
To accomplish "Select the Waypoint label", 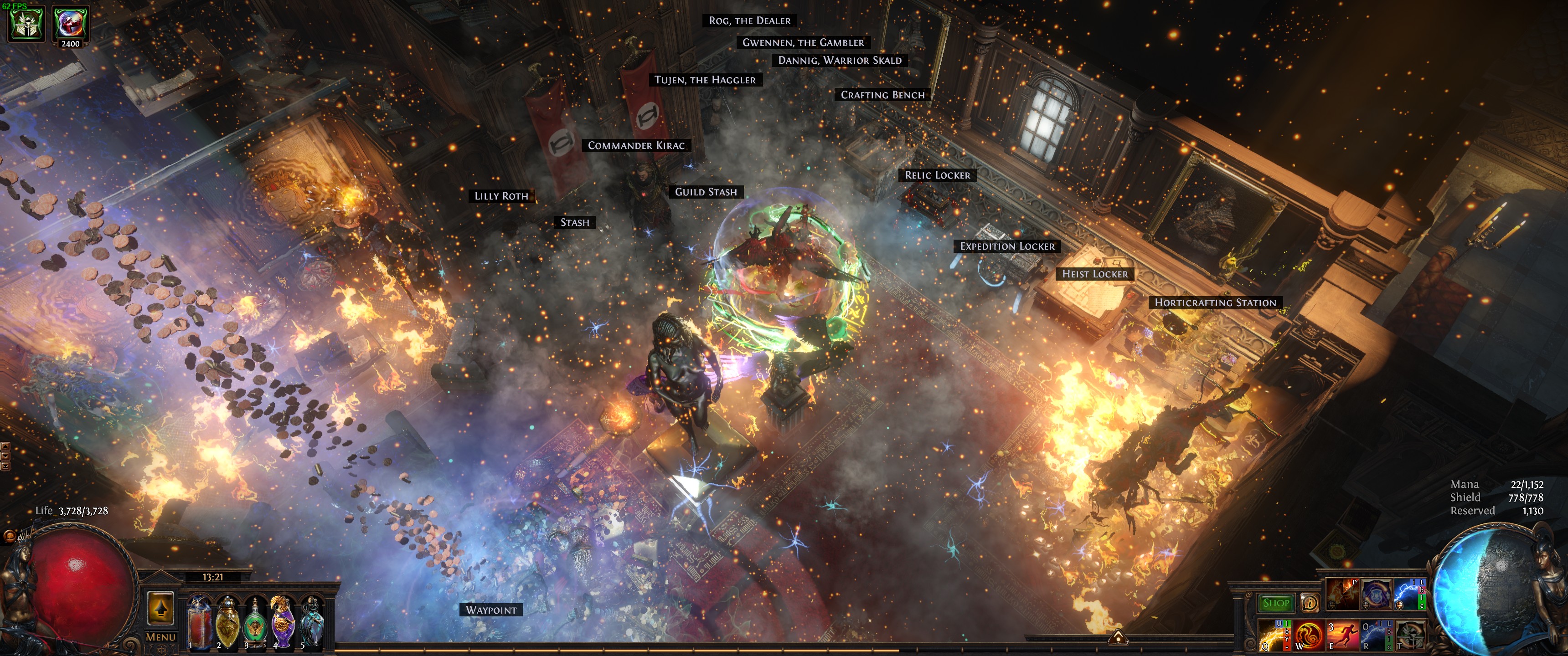I will coord(490,610).
